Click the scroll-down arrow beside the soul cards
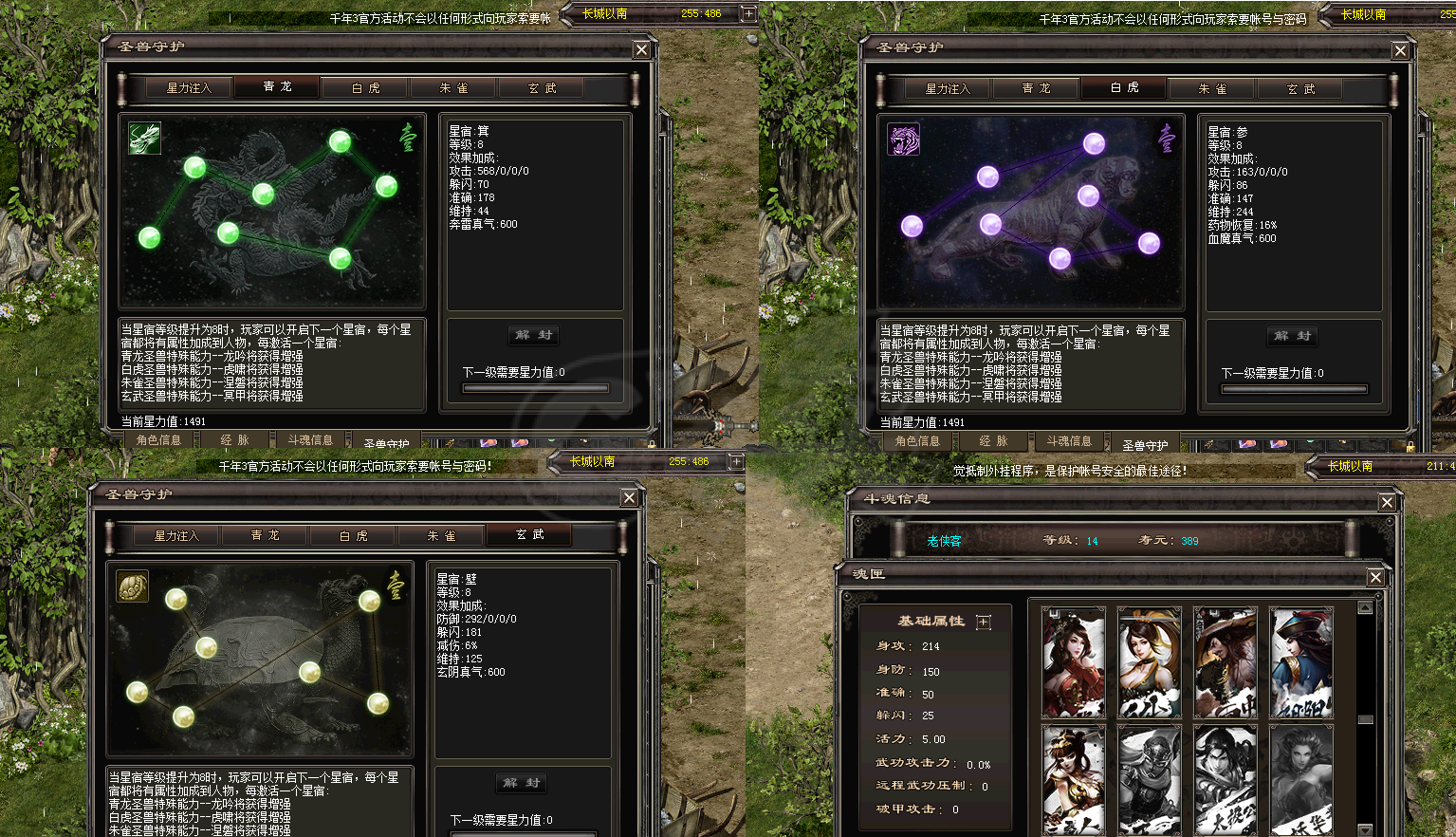 pyautogui.click(x=1366, y=829)
